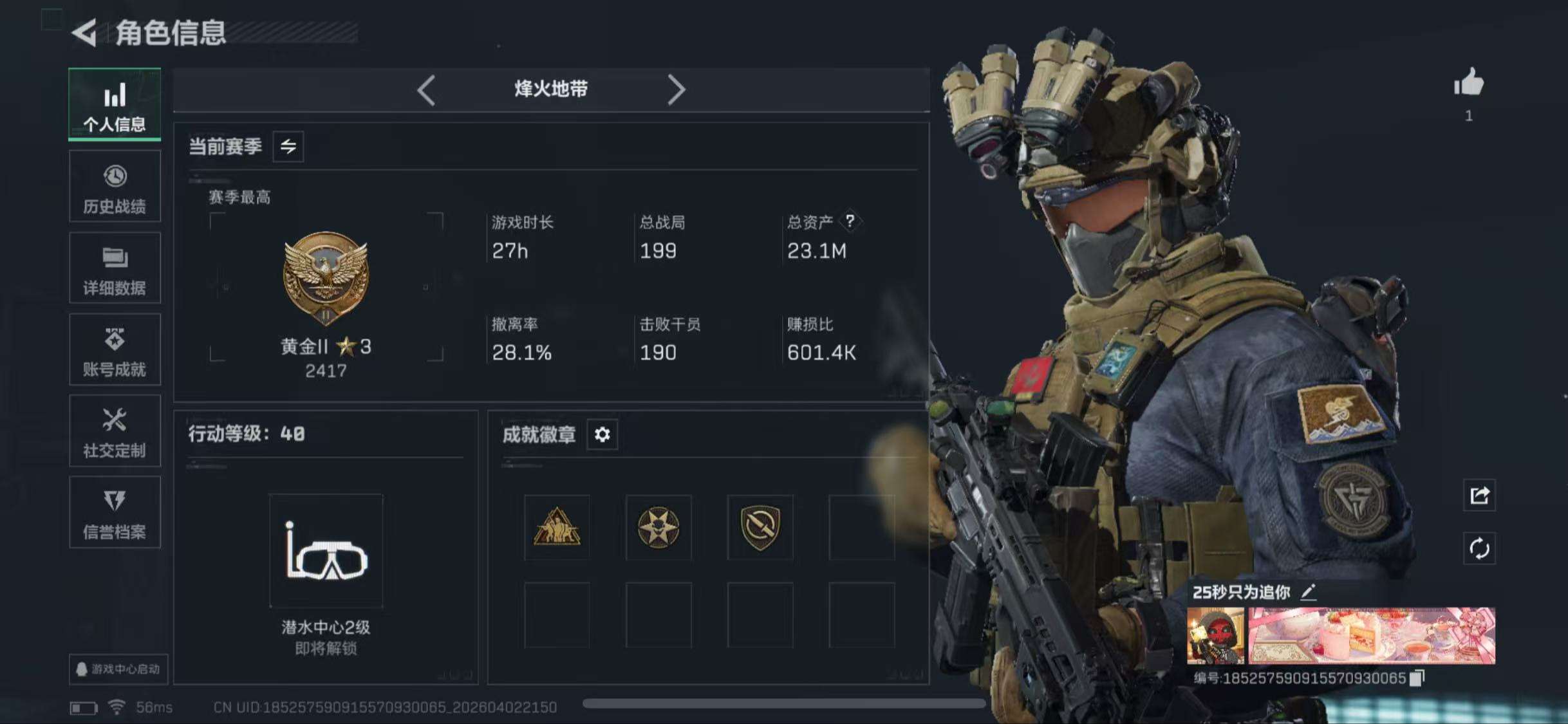Open the 历史战绩 tab

click(x=115, y=187)
